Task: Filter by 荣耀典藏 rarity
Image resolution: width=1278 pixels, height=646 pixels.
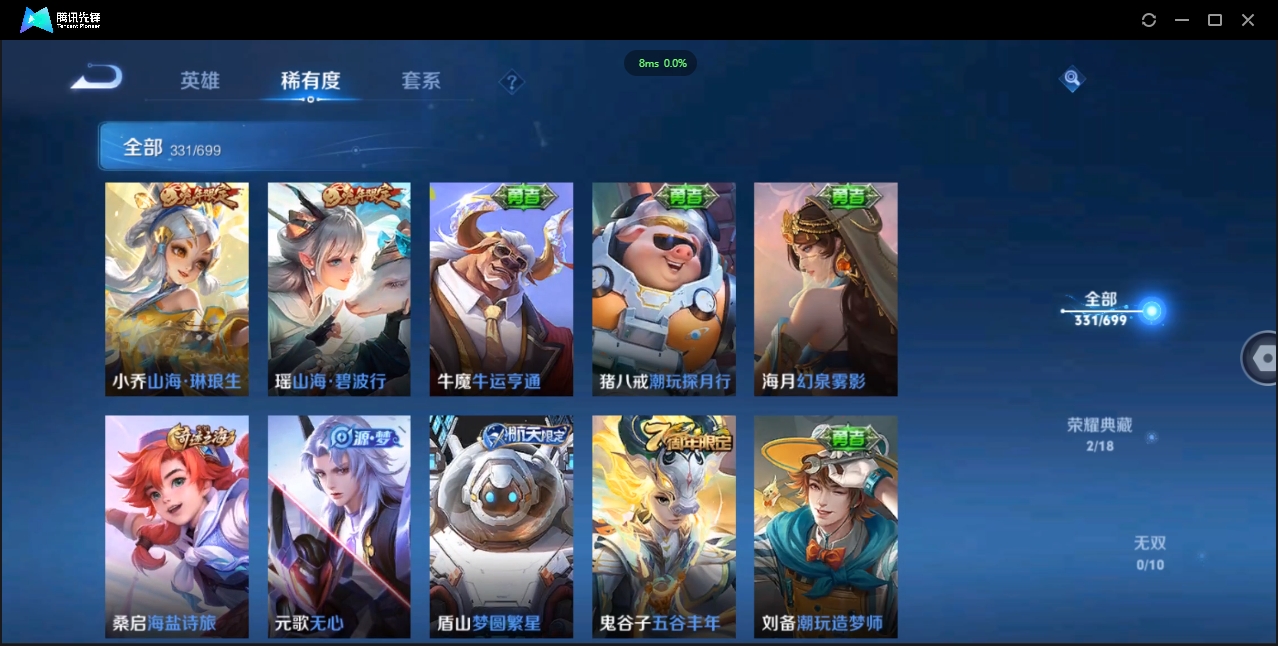Action: (1100, 434)
